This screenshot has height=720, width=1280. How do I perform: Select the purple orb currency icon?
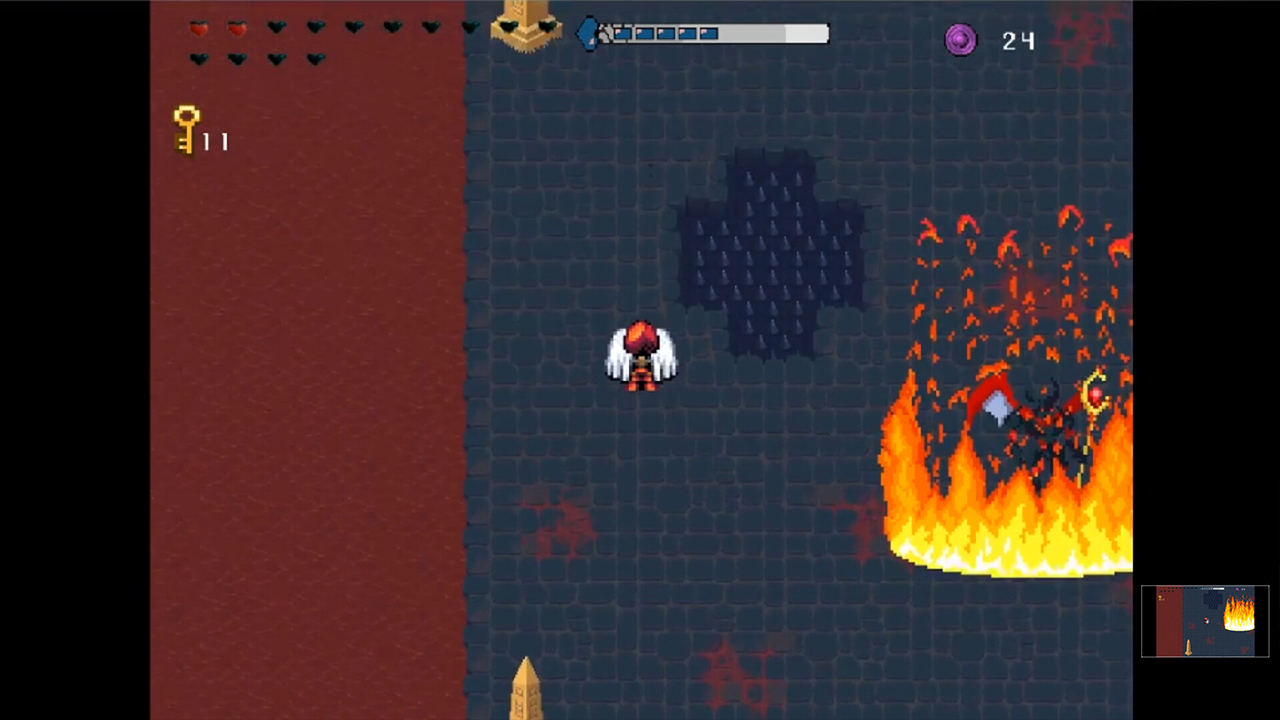958,40
